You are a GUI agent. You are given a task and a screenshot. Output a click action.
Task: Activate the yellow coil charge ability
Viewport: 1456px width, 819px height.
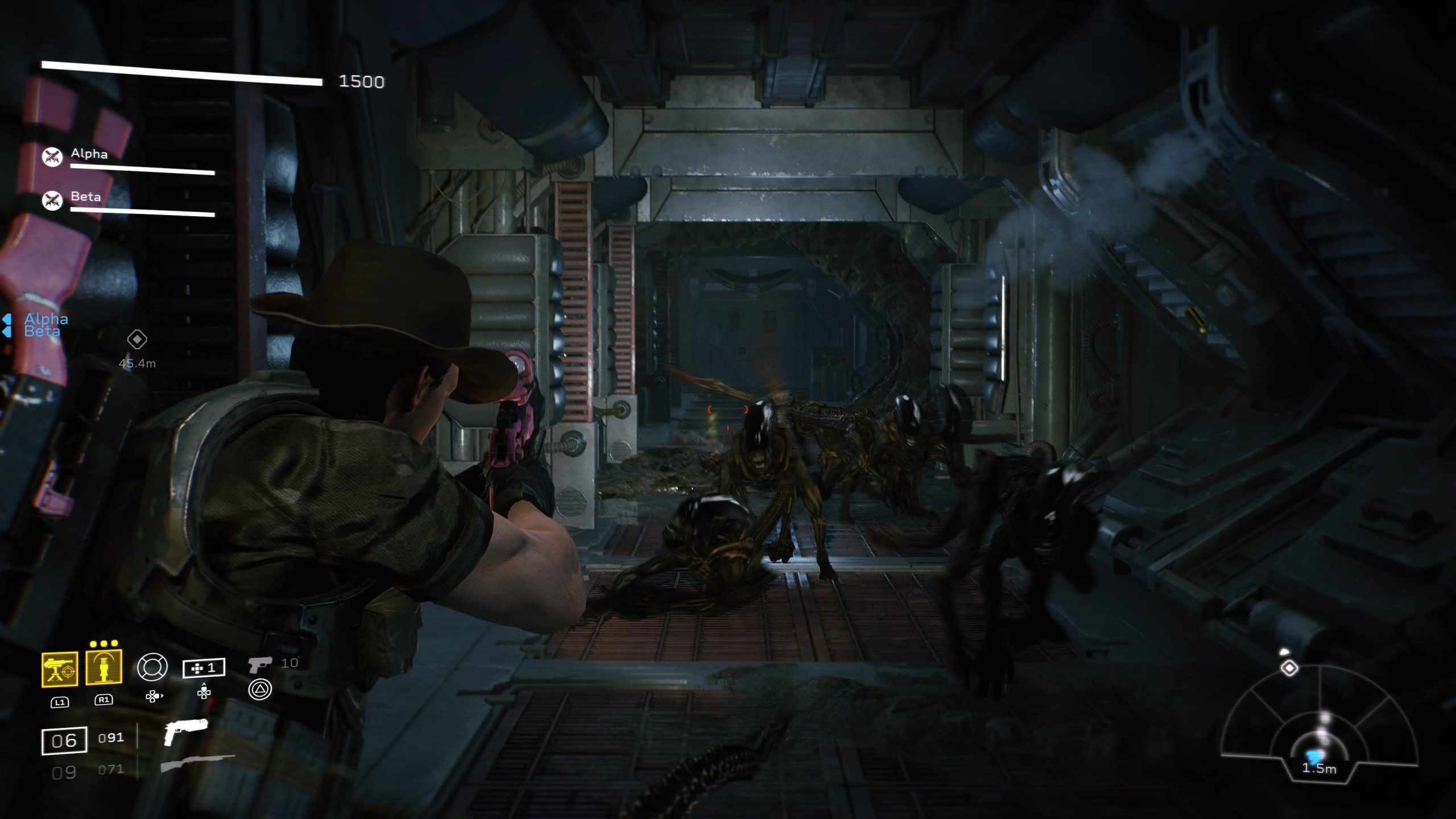[x=104, y=667]
